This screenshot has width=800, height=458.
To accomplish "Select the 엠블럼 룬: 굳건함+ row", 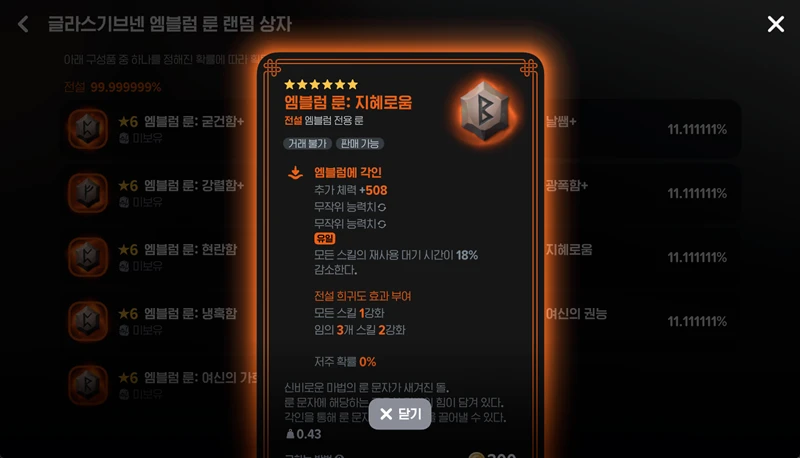I will 160,129.
